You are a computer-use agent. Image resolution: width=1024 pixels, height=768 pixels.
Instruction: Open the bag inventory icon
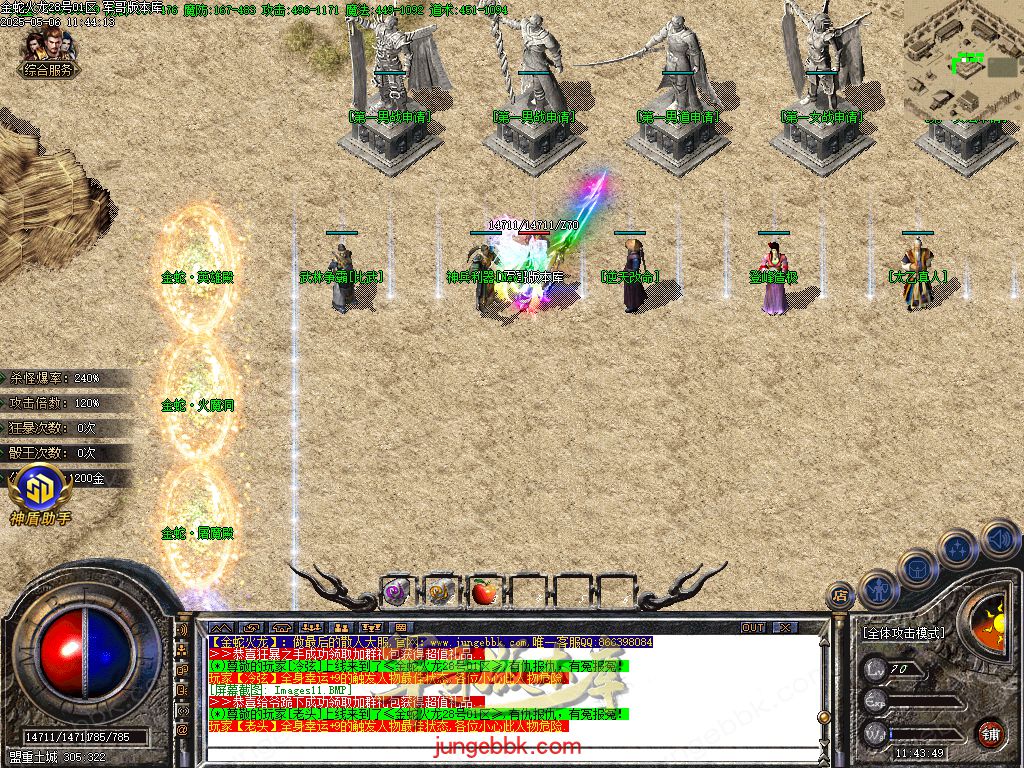point(915,568)
